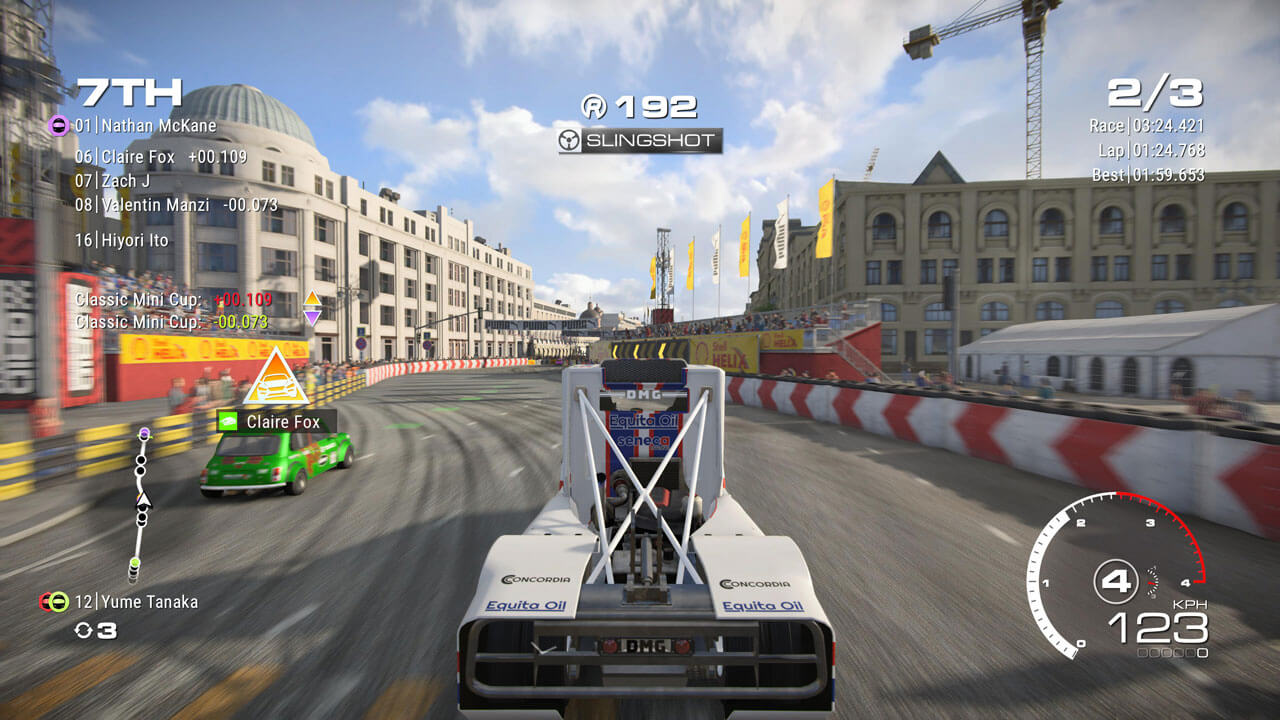Click the yellow car warning triangle icon
Image resolution: width=1280 pixels, height=720 pixels.
(x=274, y=378)
